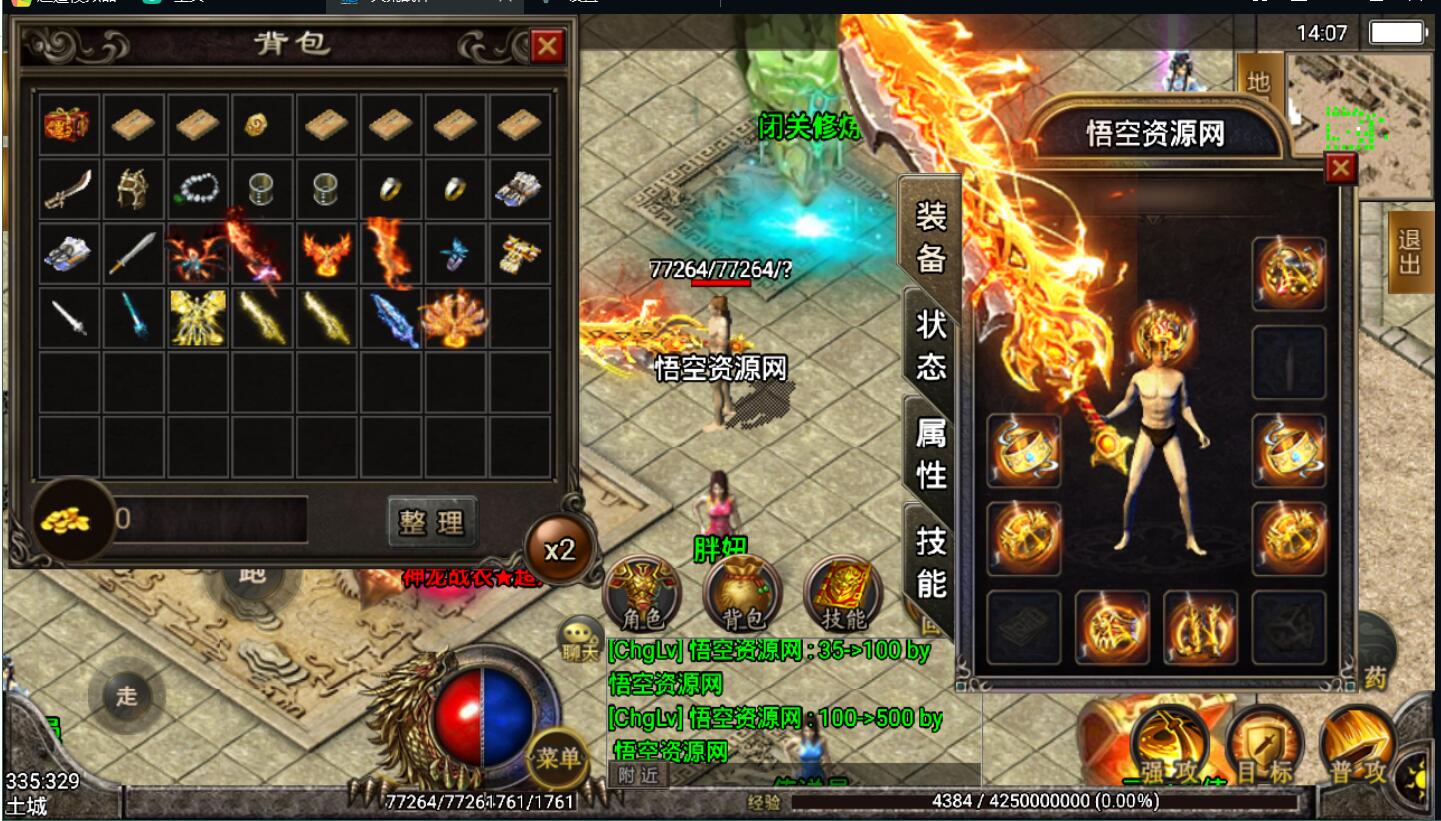Open the 聊天 chat bubble
Image resolution: width=1441 pixels, height=821 pixels.
click(580, 637)
